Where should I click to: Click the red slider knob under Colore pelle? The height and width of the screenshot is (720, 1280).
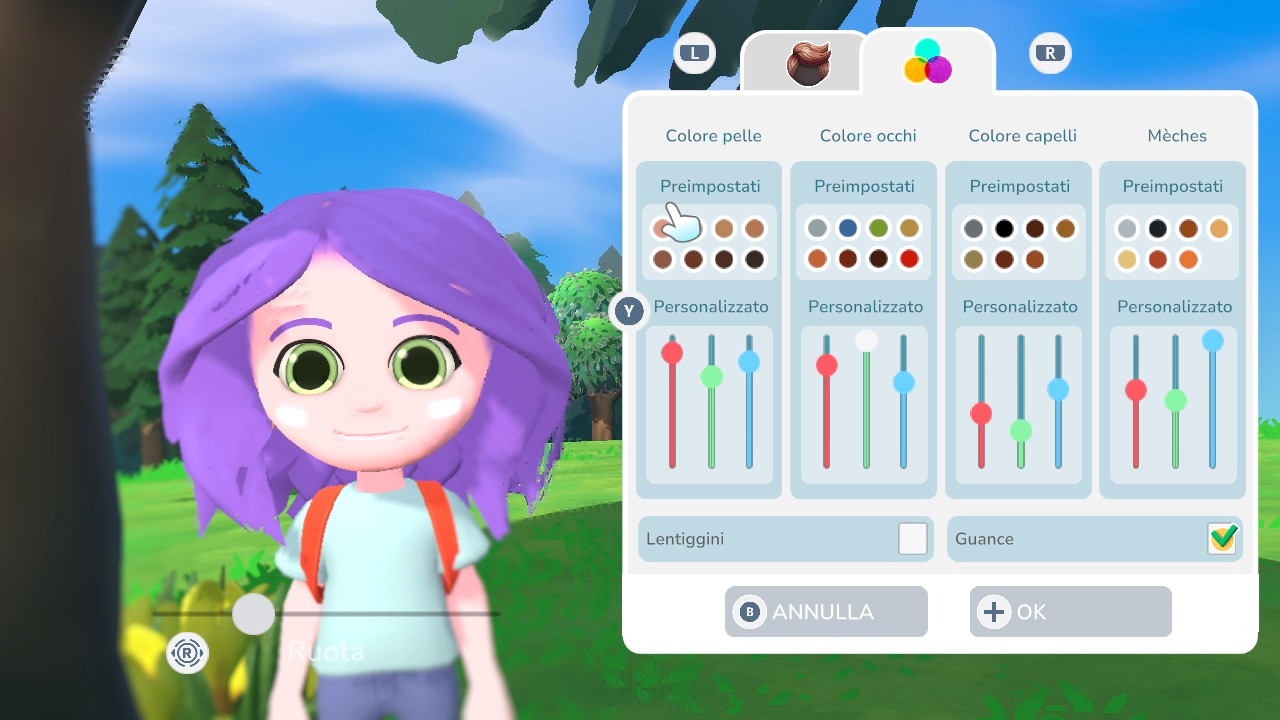[672, 353]
